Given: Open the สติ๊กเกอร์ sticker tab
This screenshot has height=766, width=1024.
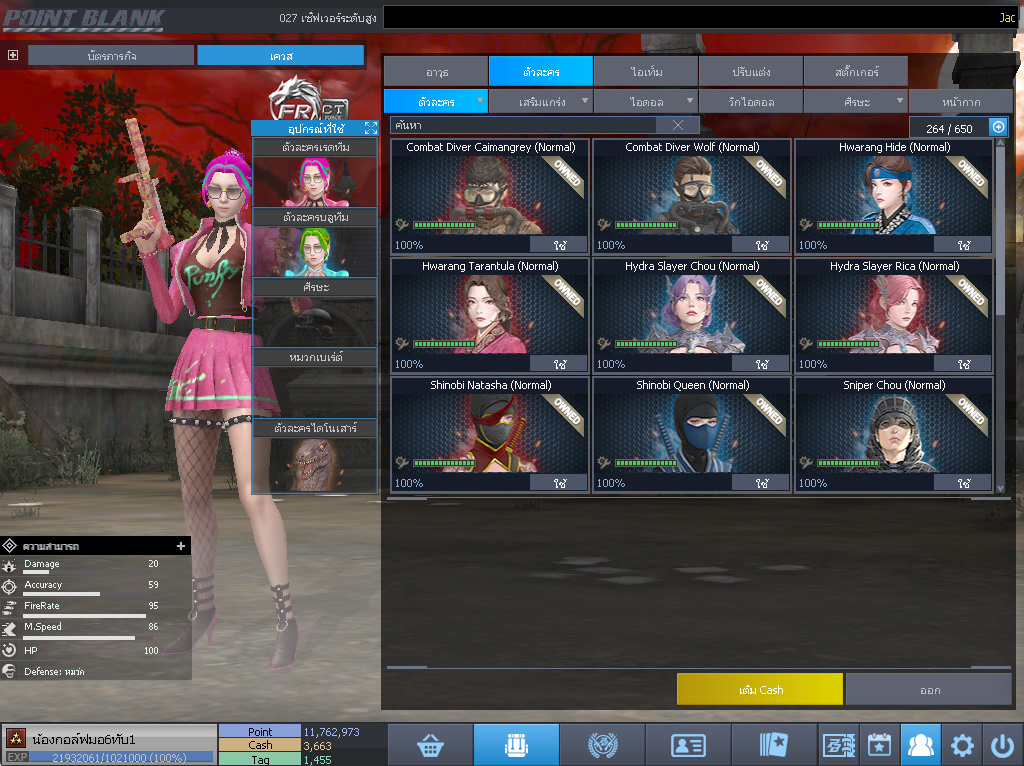Looking at the screenshot, I should point(855,72).
